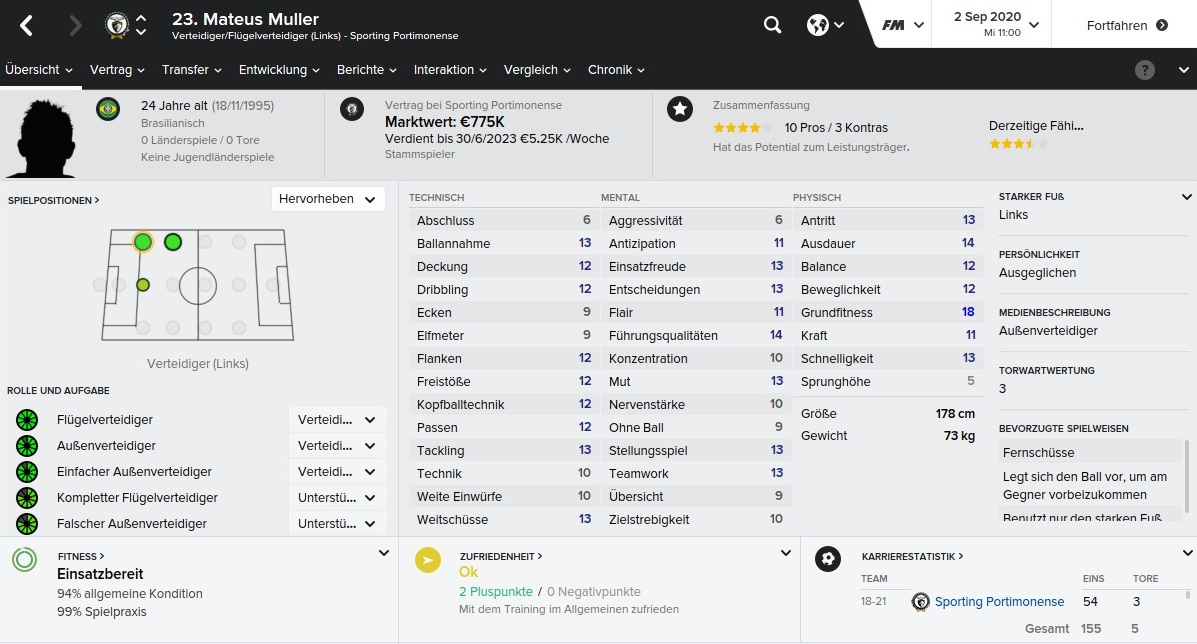The height and width of the screenshot is (644, 1197).
Task: Open the Spielpositionen section
Action: pos(53,200)
